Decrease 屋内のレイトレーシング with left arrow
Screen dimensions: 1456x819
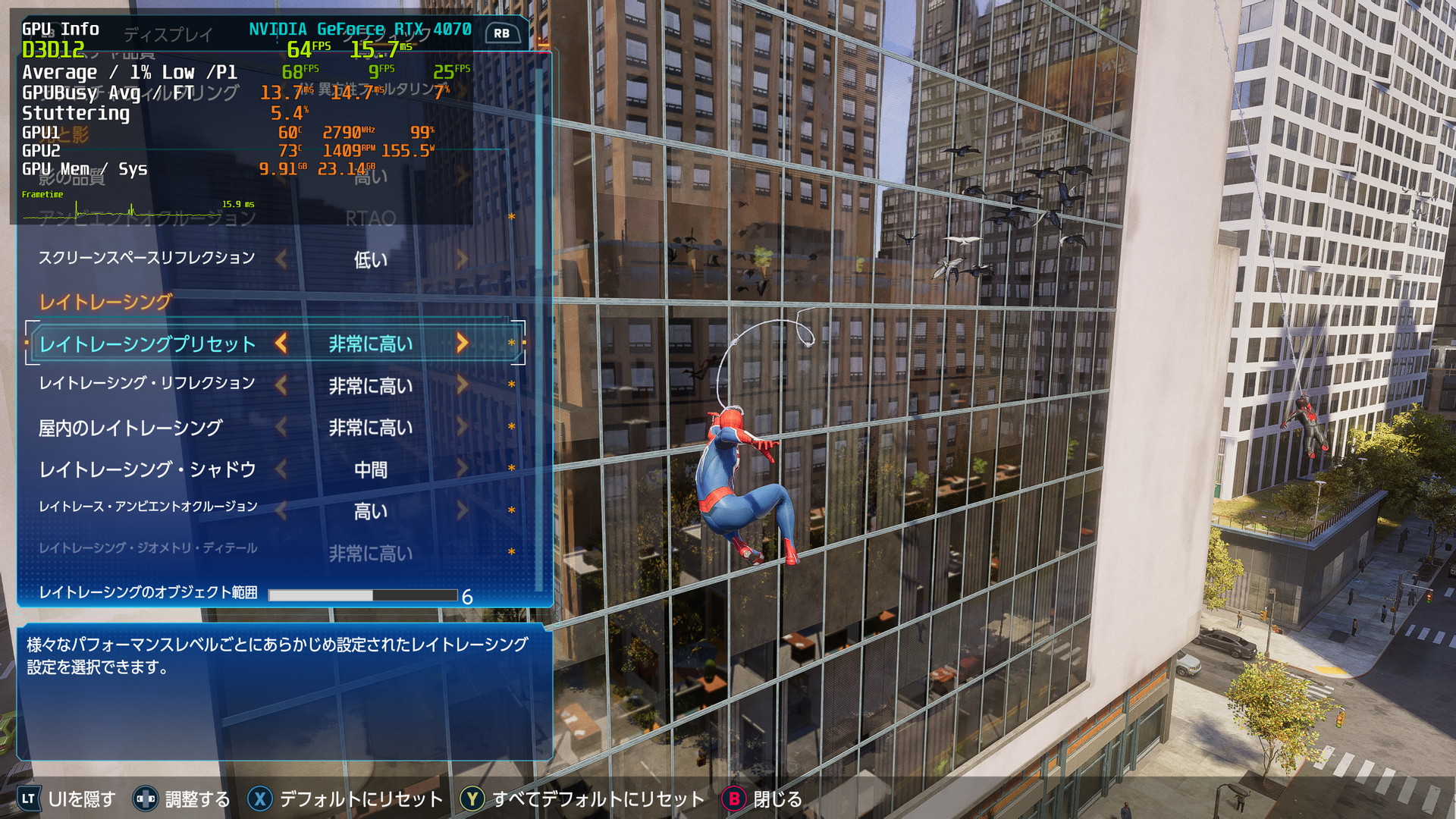(x=281, y=428)
